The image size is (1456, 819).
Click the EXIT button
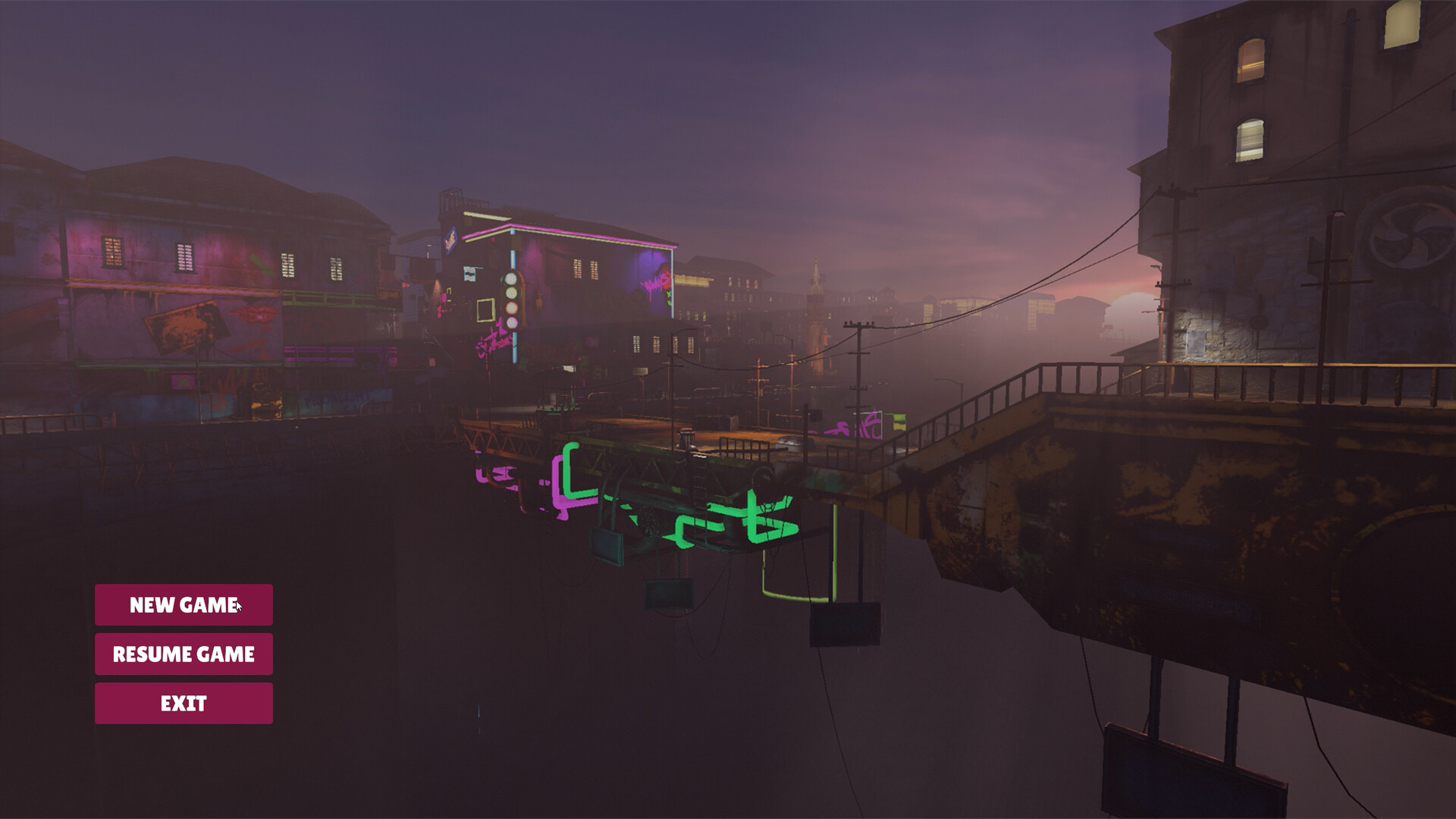click(183, 702)
